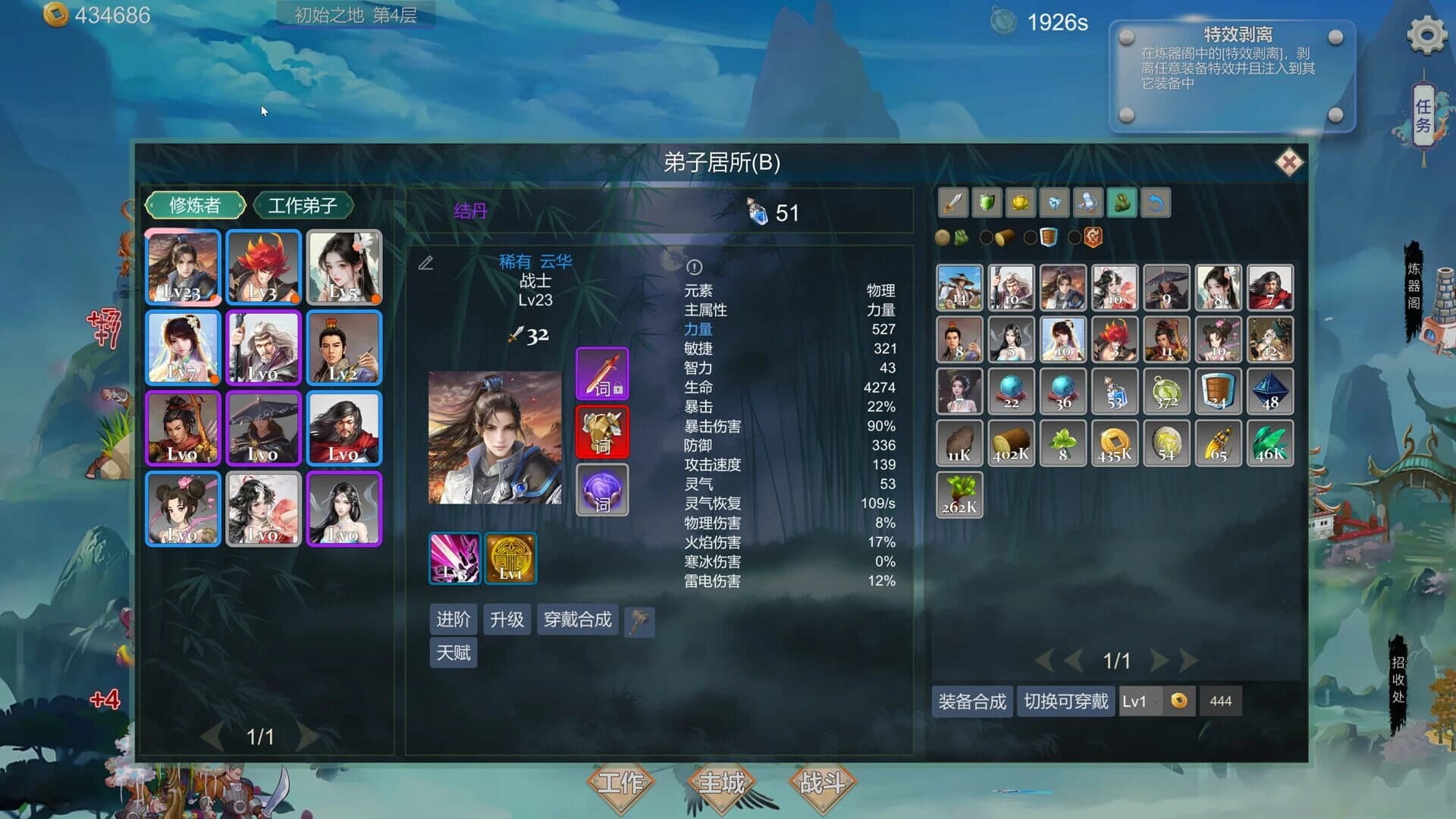
Task: Click the blue undo arrow filter icon
Action: [x=1155, y=202]
